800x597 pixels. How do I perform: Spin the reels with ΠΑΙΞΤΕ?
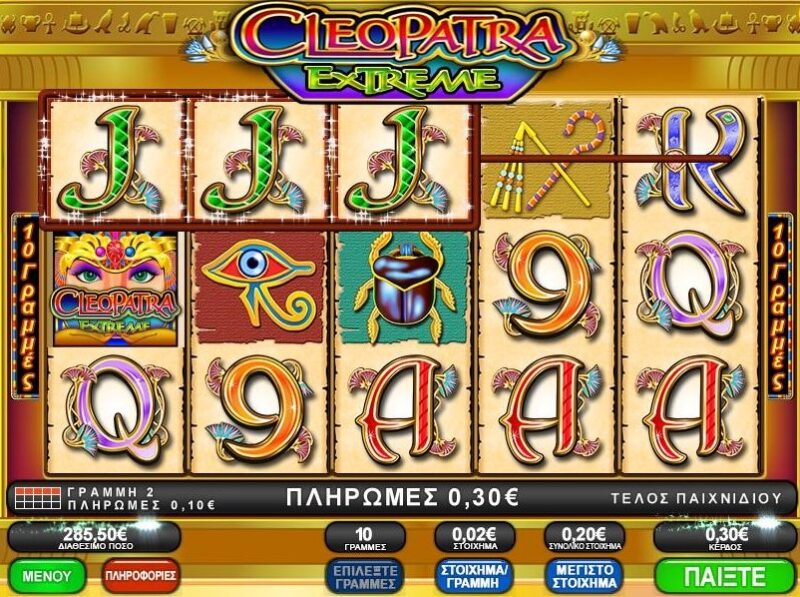coord(725,576)
